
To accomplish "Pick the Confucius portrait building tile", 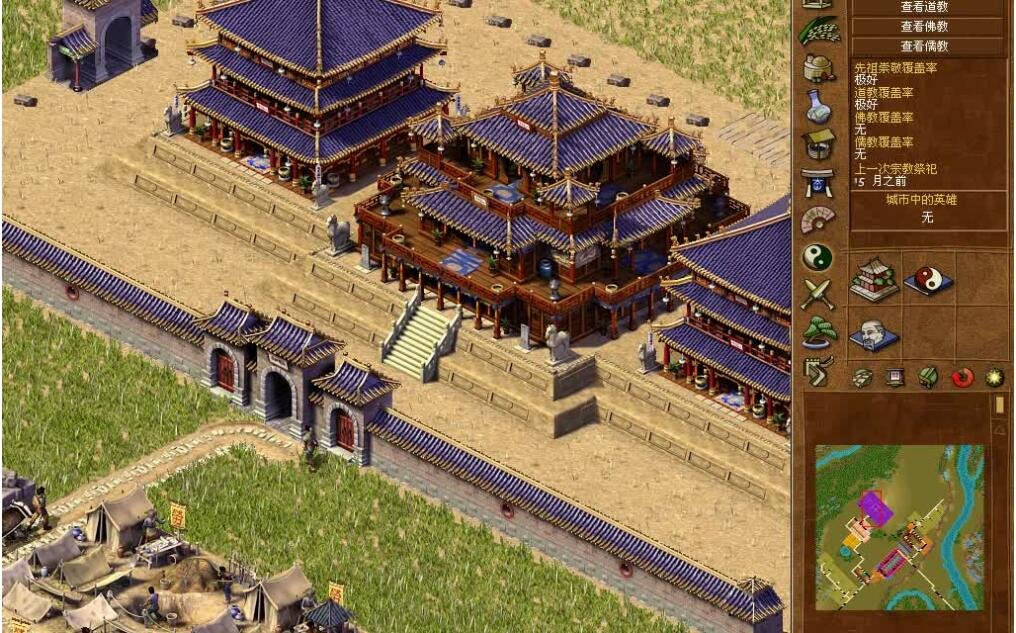I will click(x=873, y=333).
